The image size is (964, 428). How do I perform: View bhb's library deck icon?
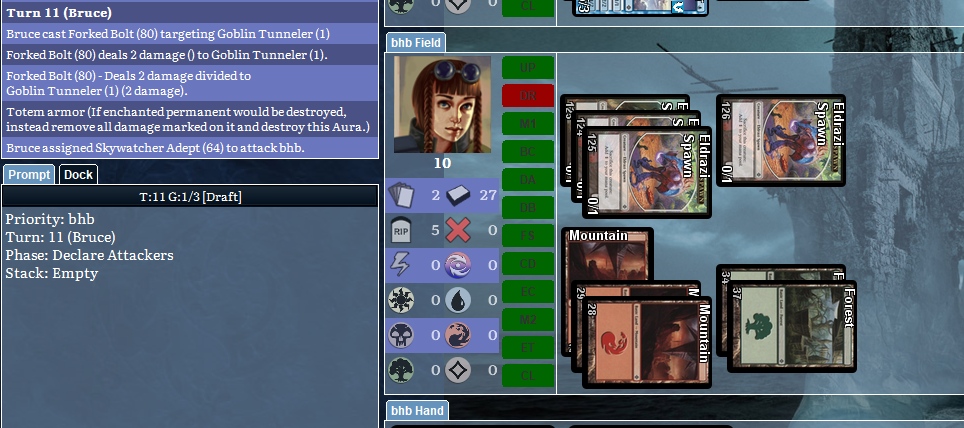(x=457, y=195)
